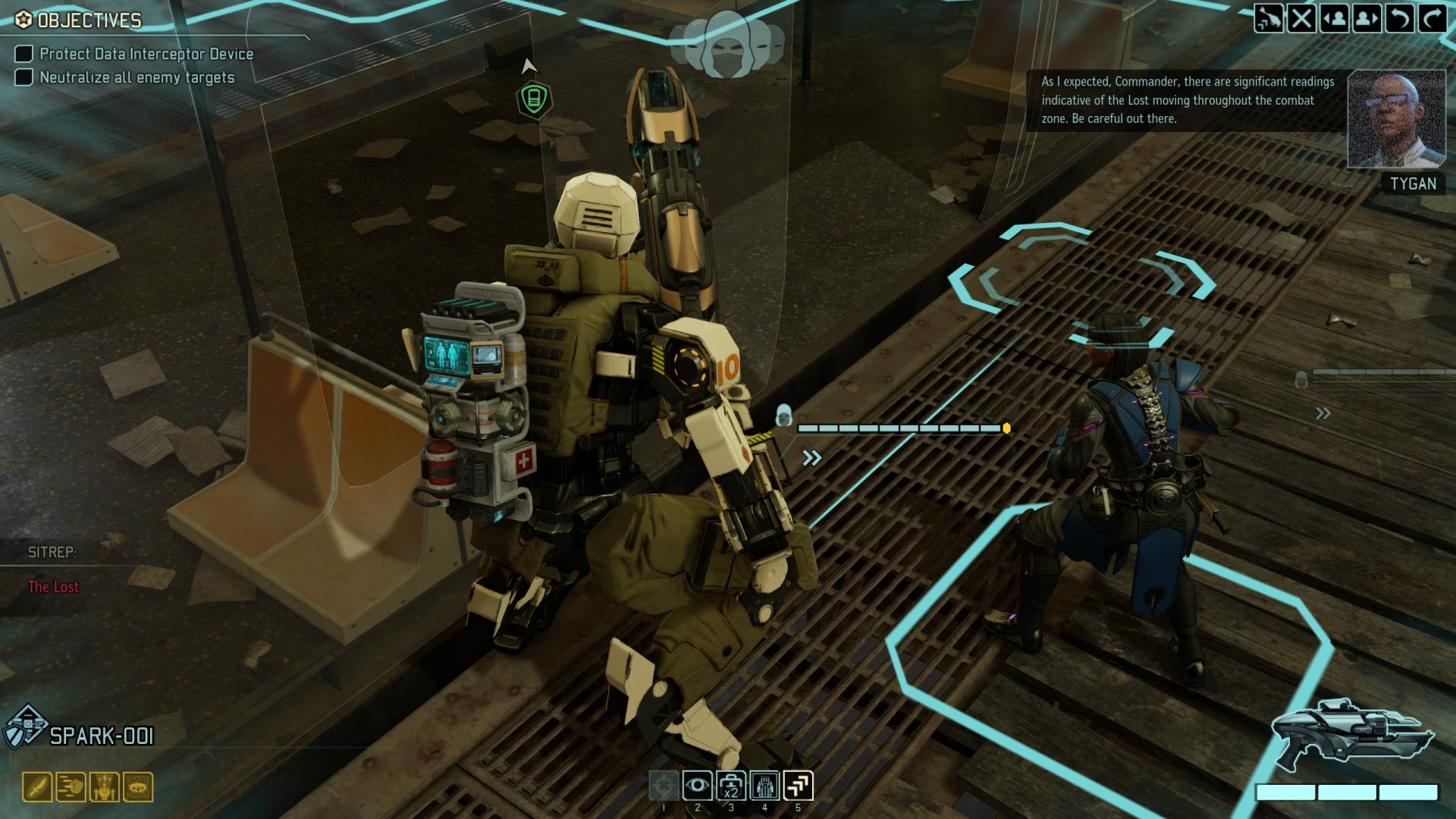Rotate camera with the right curved arrow
This screenshot has width=1456, height=819.
point(1432,18)
